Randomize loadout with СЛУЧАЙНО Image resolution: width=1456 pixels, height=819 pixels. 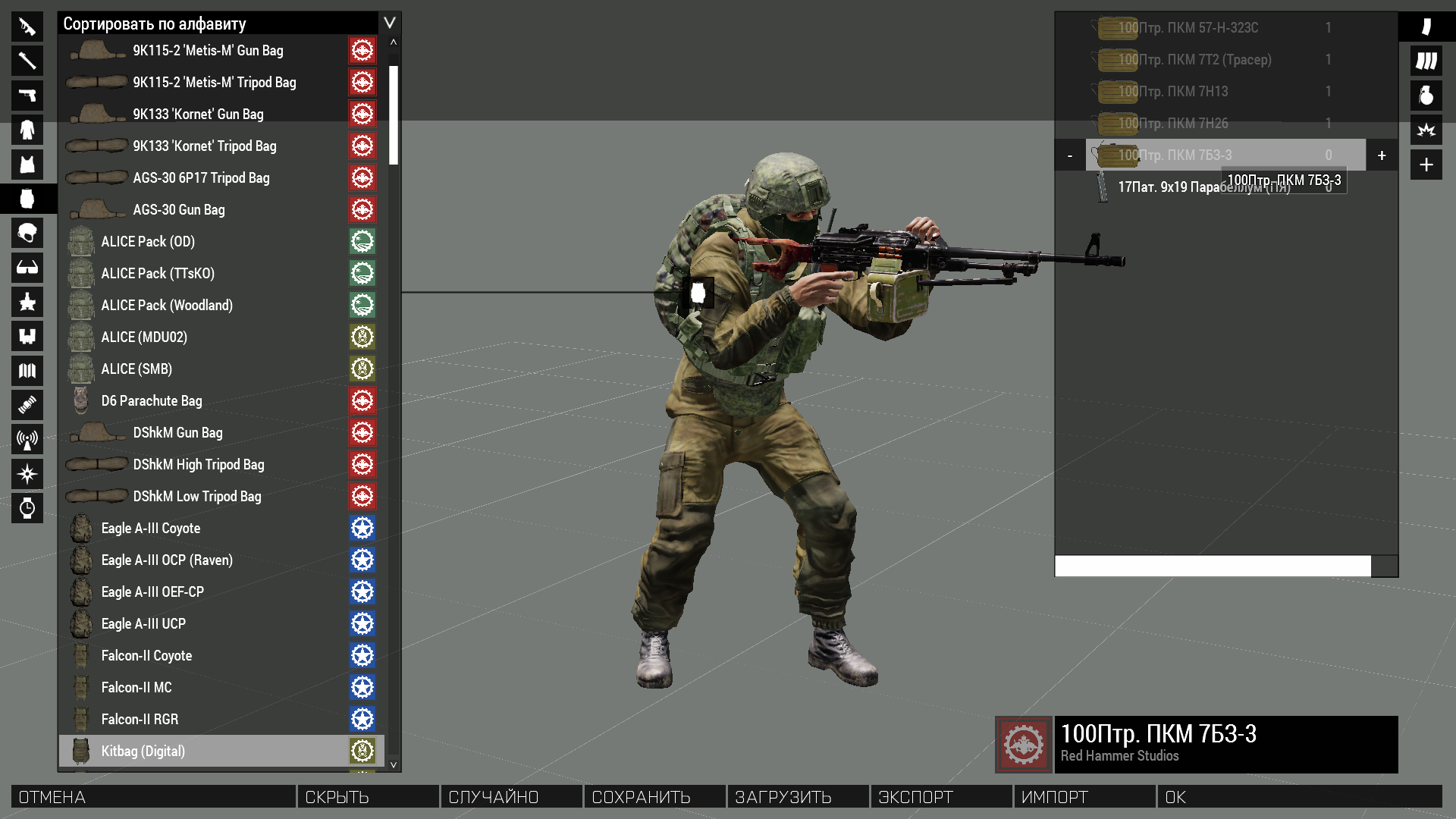click(x=510, y=797)
